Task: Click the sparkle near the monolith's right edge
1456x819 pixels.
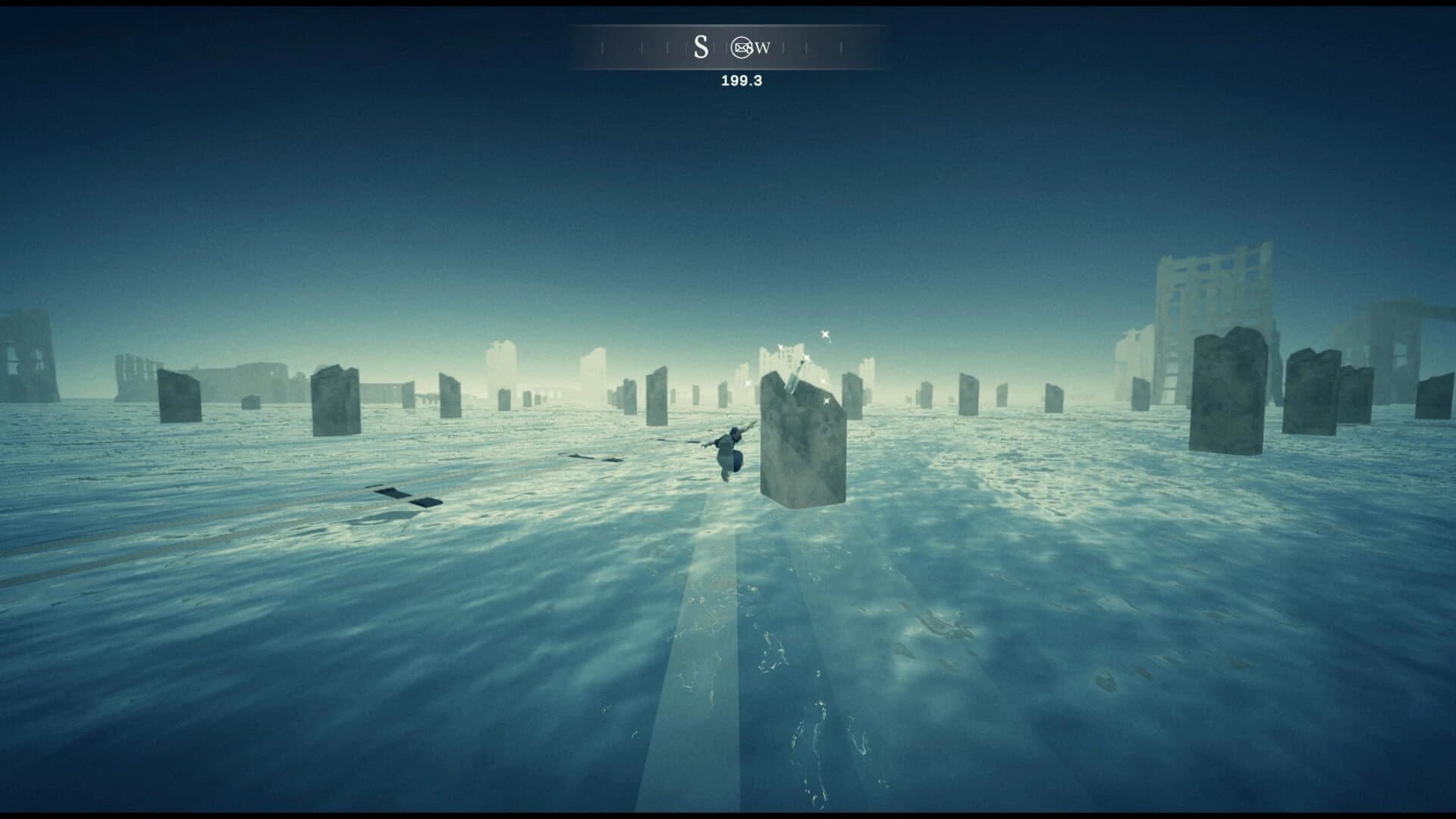Action: point(826,400)
